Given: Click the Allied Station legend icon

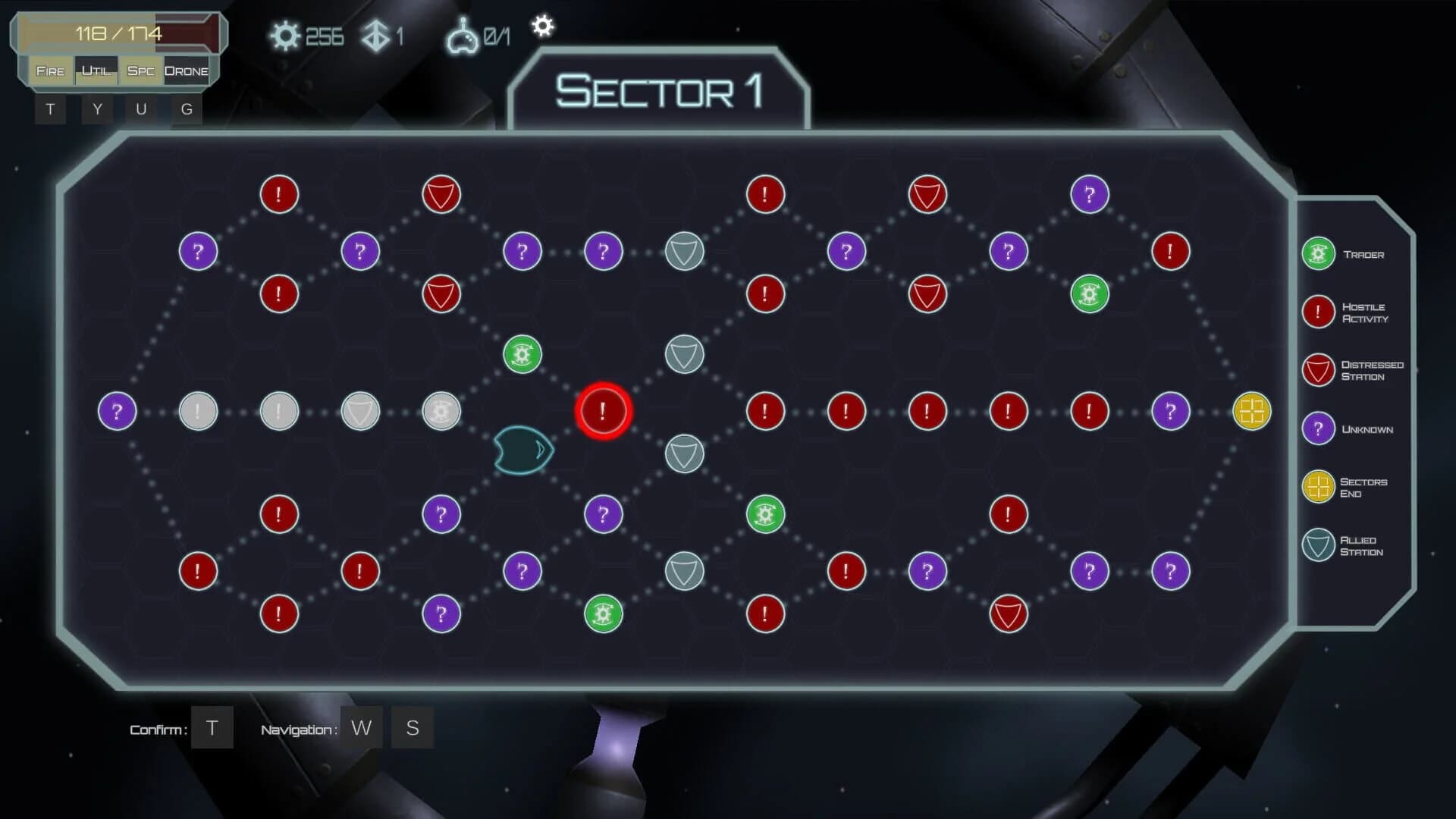Looking at the screenshot, I should point(1317,545).
